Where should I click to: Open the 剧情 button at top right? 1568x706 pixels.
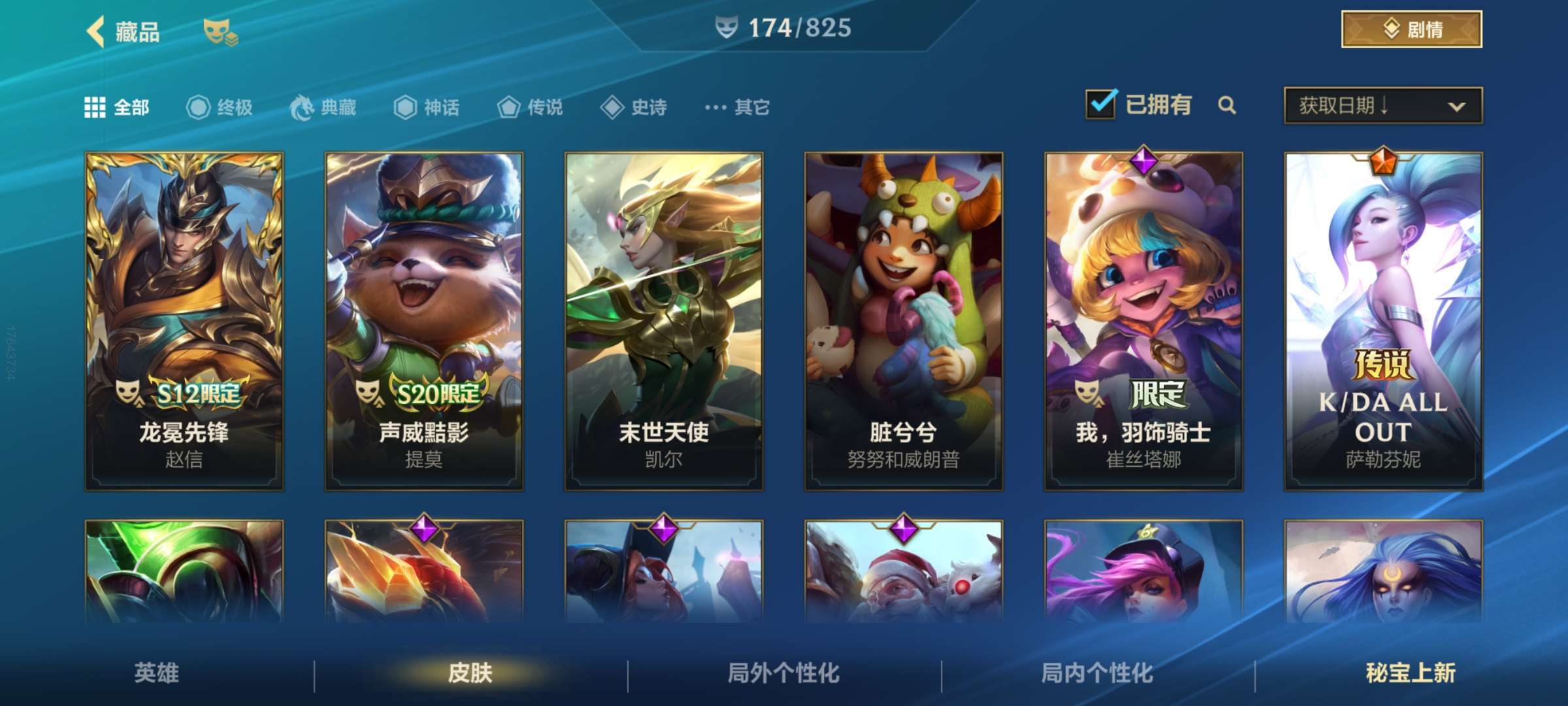coord(1411,27)
